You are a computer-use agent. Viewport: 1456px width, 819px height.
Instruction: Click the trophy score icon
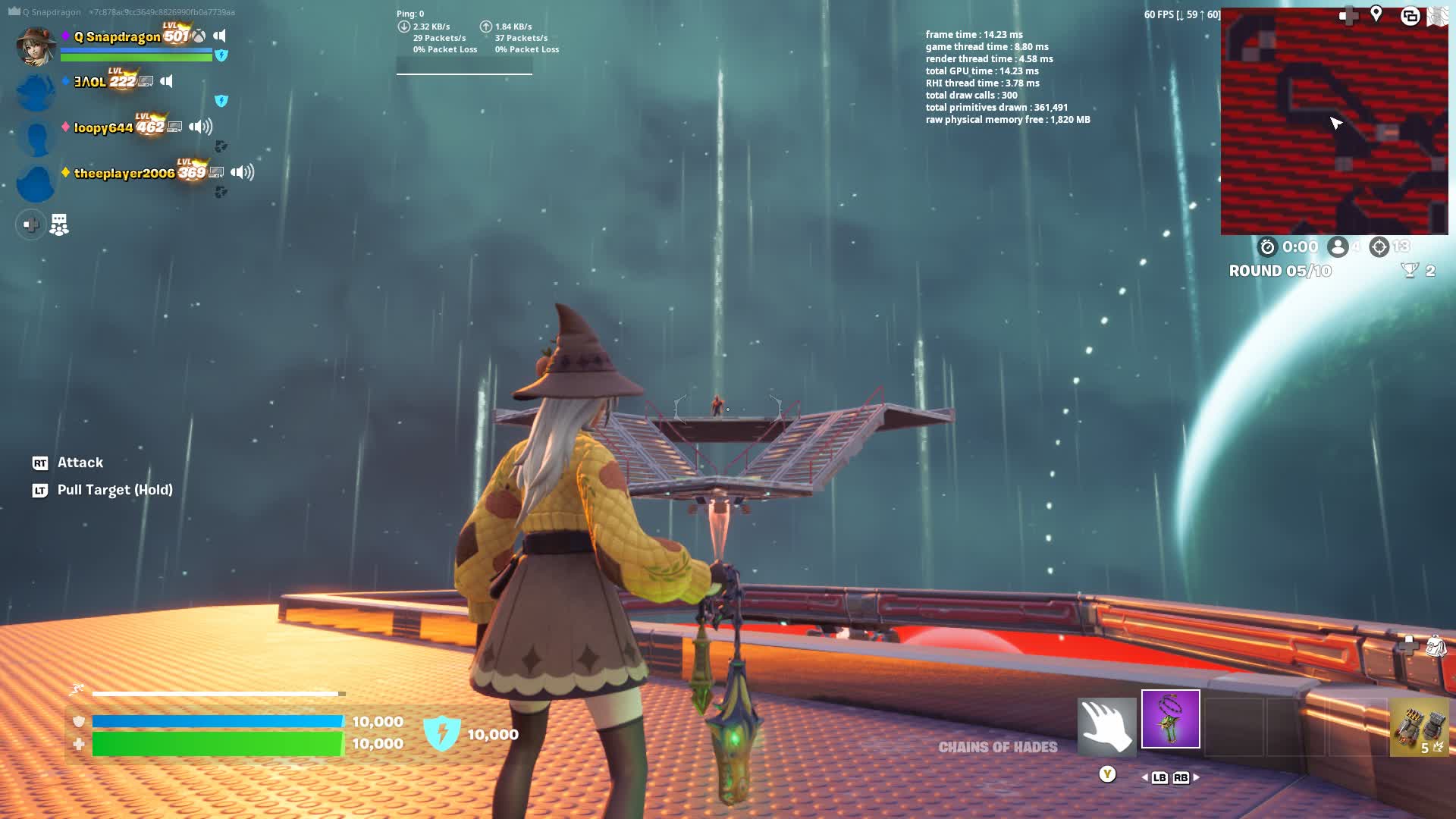(1409, 271)
